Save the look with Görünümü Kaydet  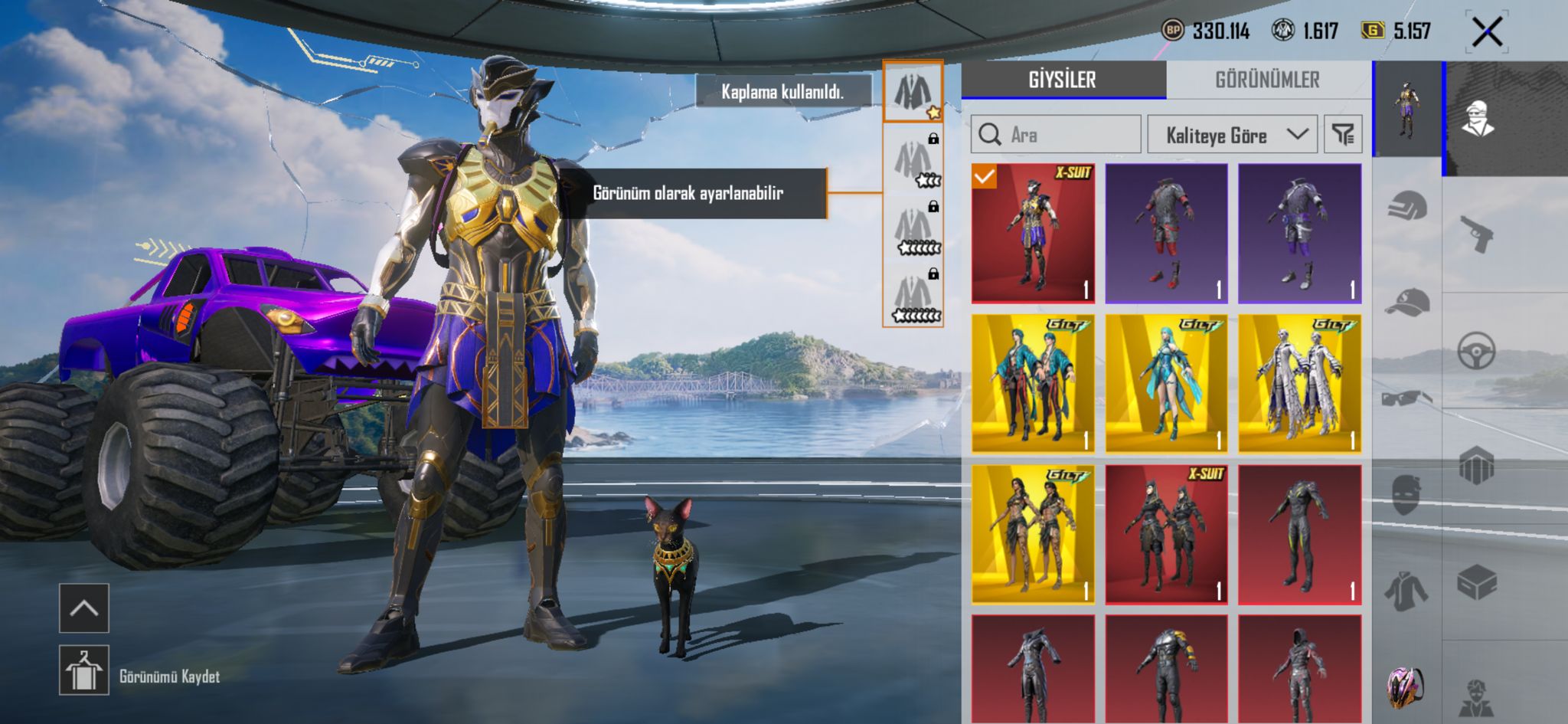tap(84, 670)
